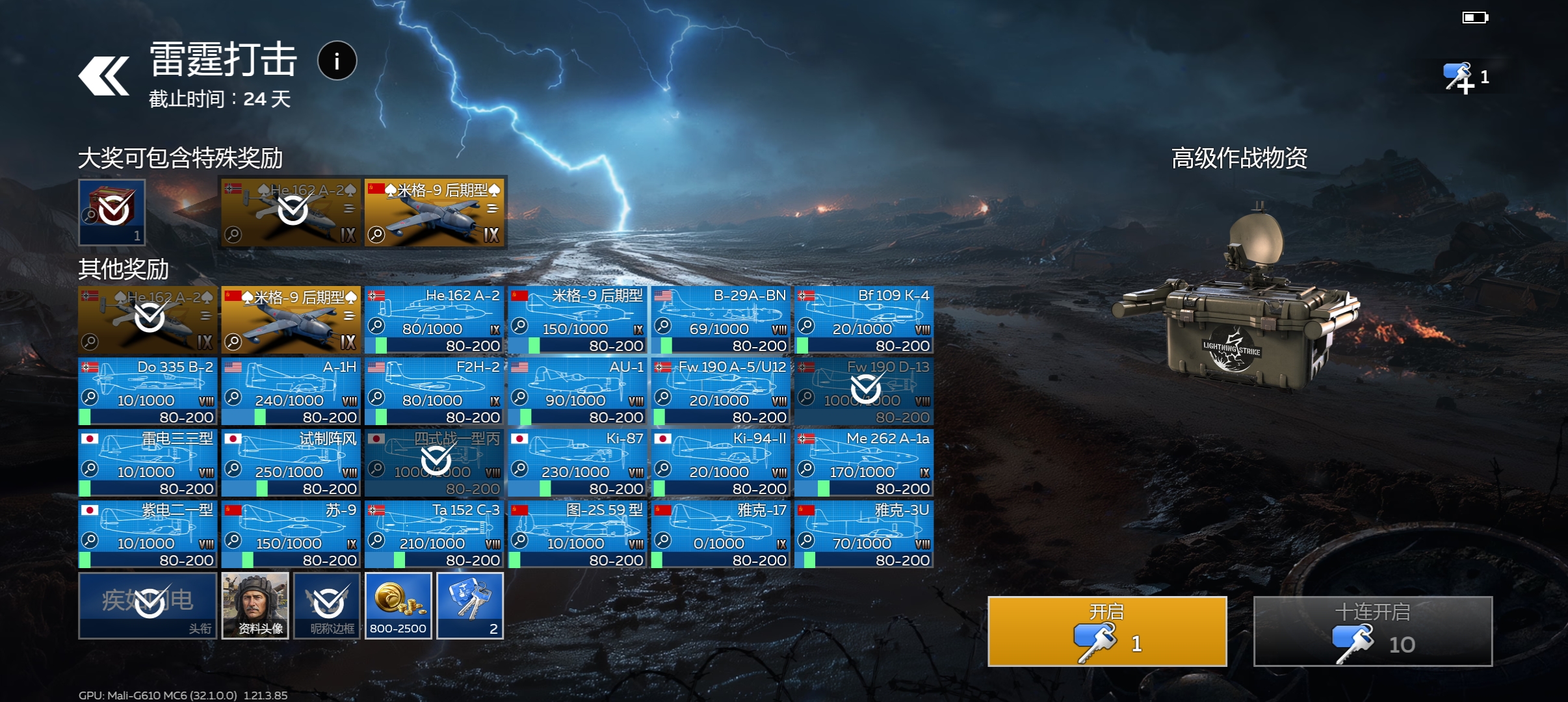Inspect the gold coins 800-2500 reward
Viewport: 1568px width, 702px height.
(398, 605)
